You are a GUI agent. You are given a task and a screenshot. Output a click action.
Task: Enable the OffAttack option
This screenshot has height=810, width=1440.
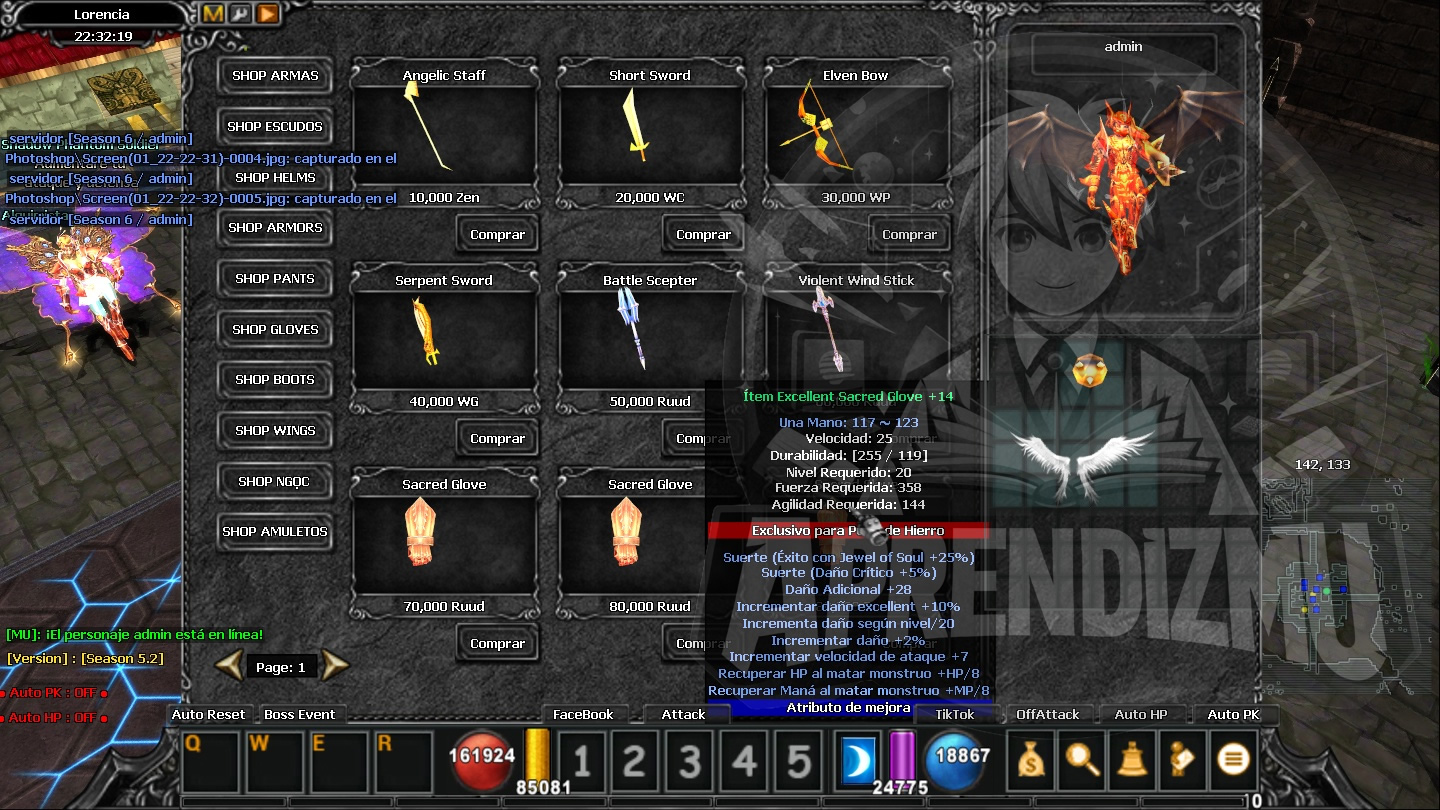pos(1046,714)
